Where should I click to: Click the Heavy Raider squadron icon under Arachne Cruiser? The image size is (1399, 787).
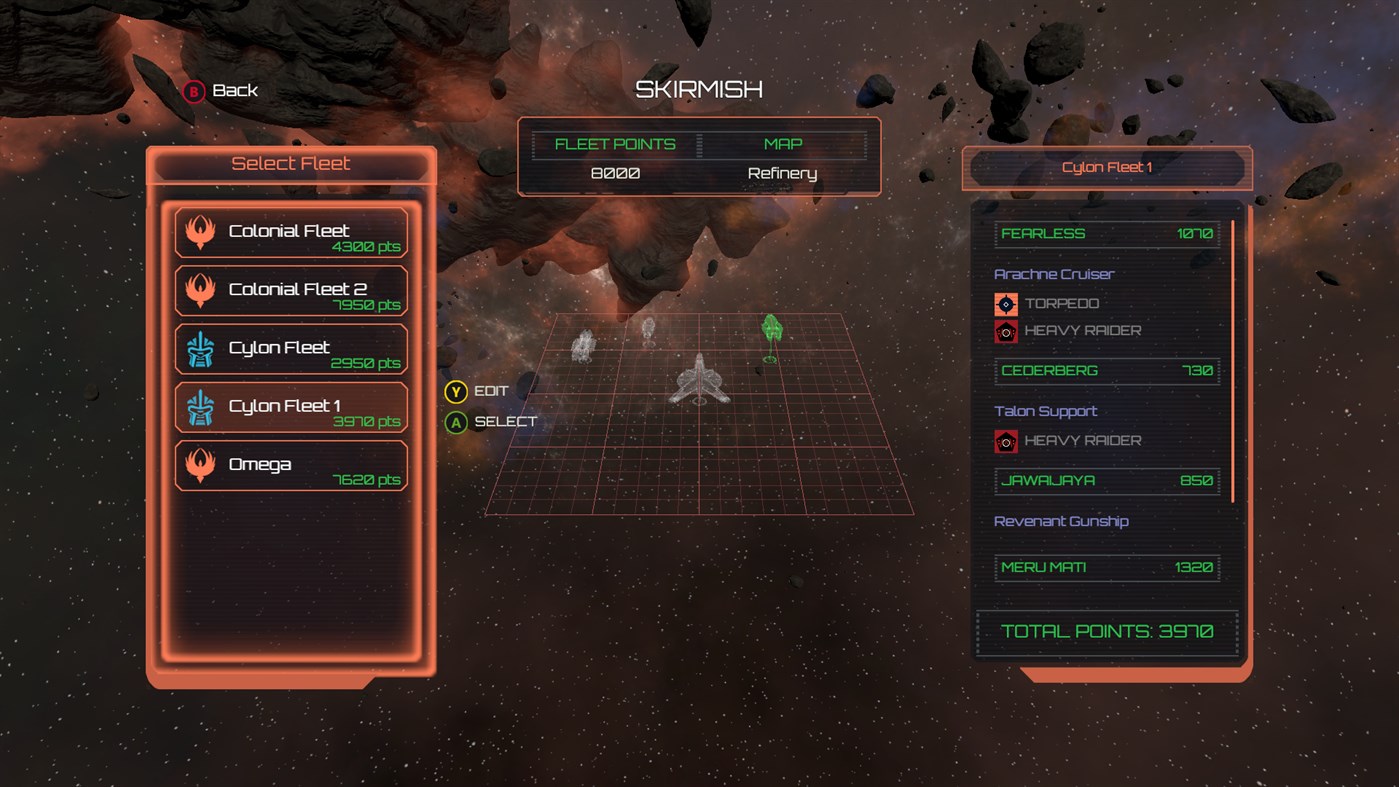(x=1004, y=330)
